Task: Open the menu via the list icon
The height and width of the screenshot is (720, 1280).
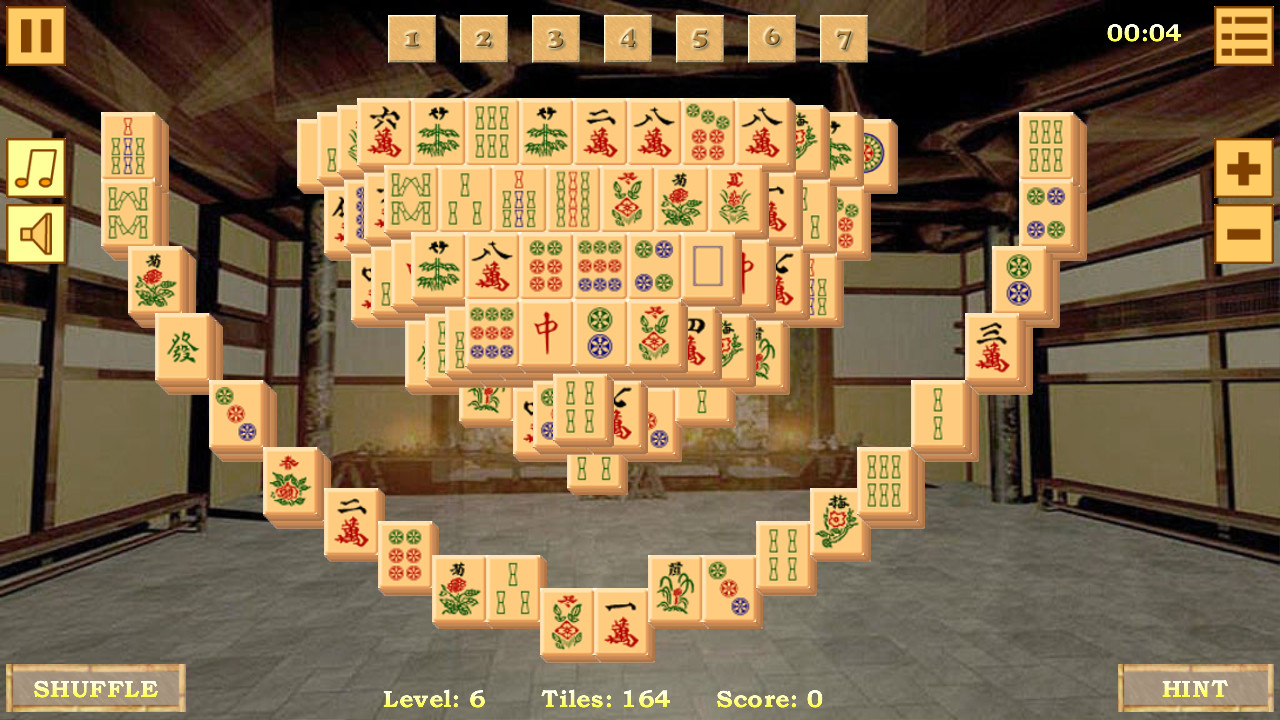Action: 1243,36
